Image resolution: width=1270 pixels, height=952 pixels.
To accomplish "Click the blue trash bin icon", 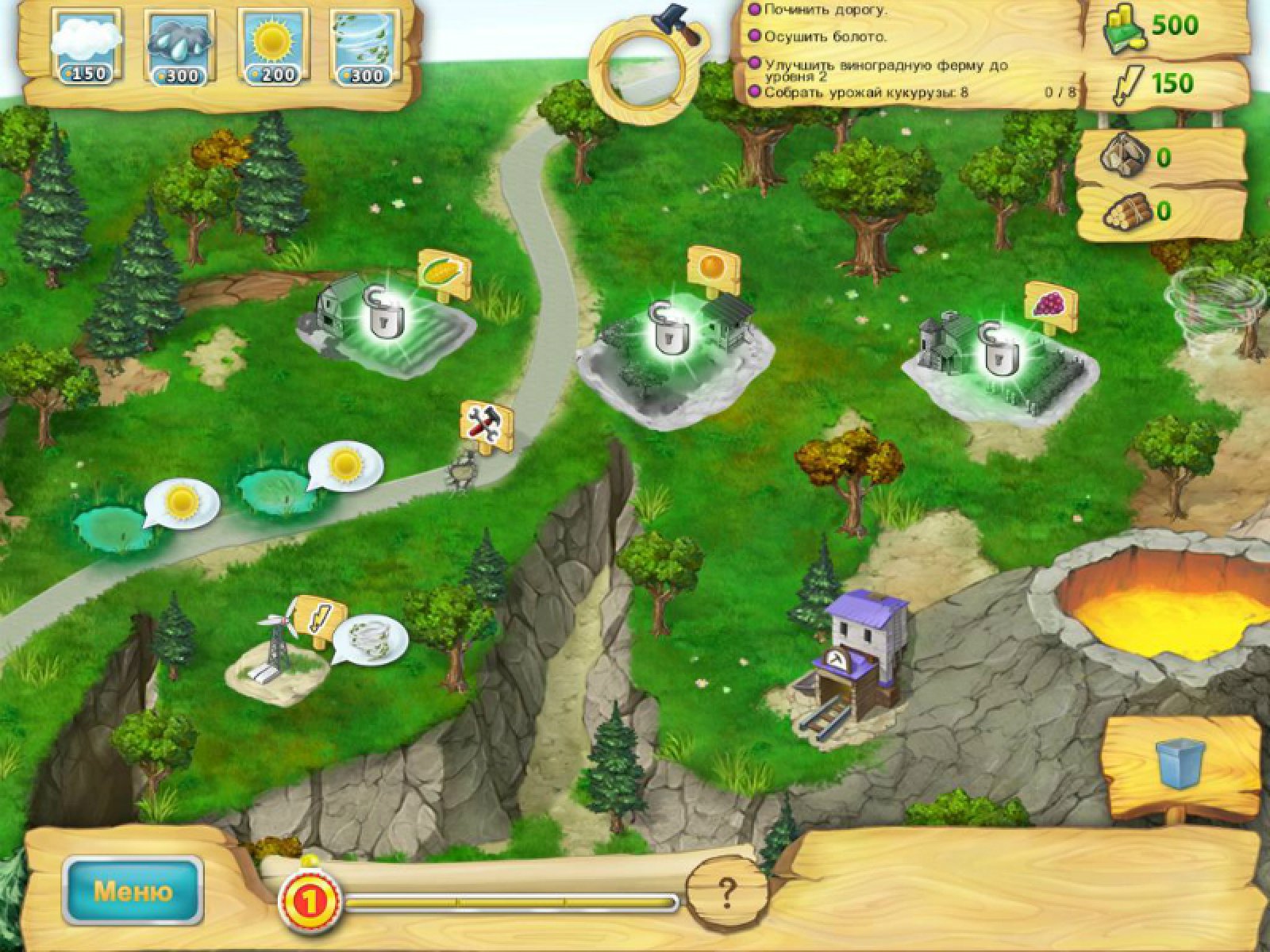I will click(x=1180, y=763).
